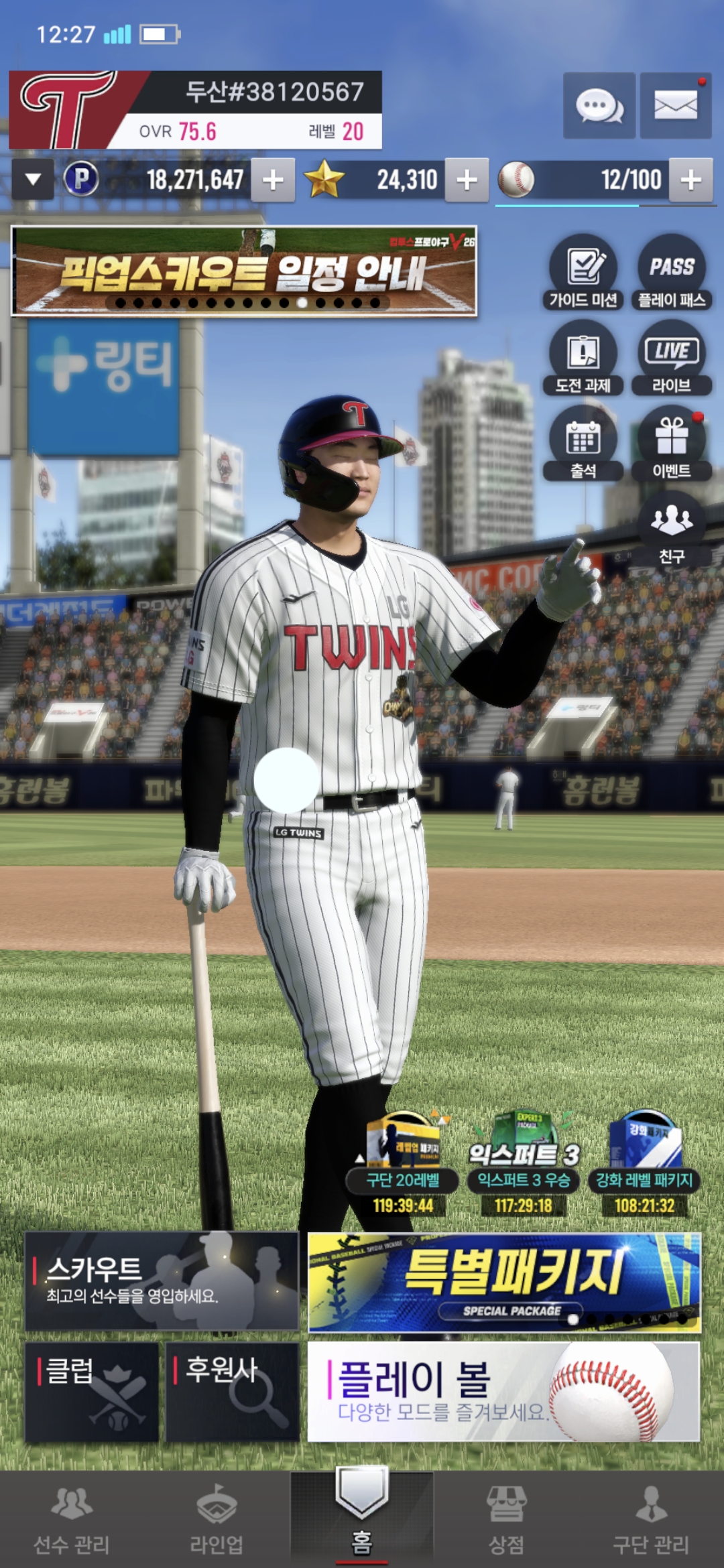Open the 강화 레벨 패키지 offer
724x1568 pixels.
coord(644,1166)
